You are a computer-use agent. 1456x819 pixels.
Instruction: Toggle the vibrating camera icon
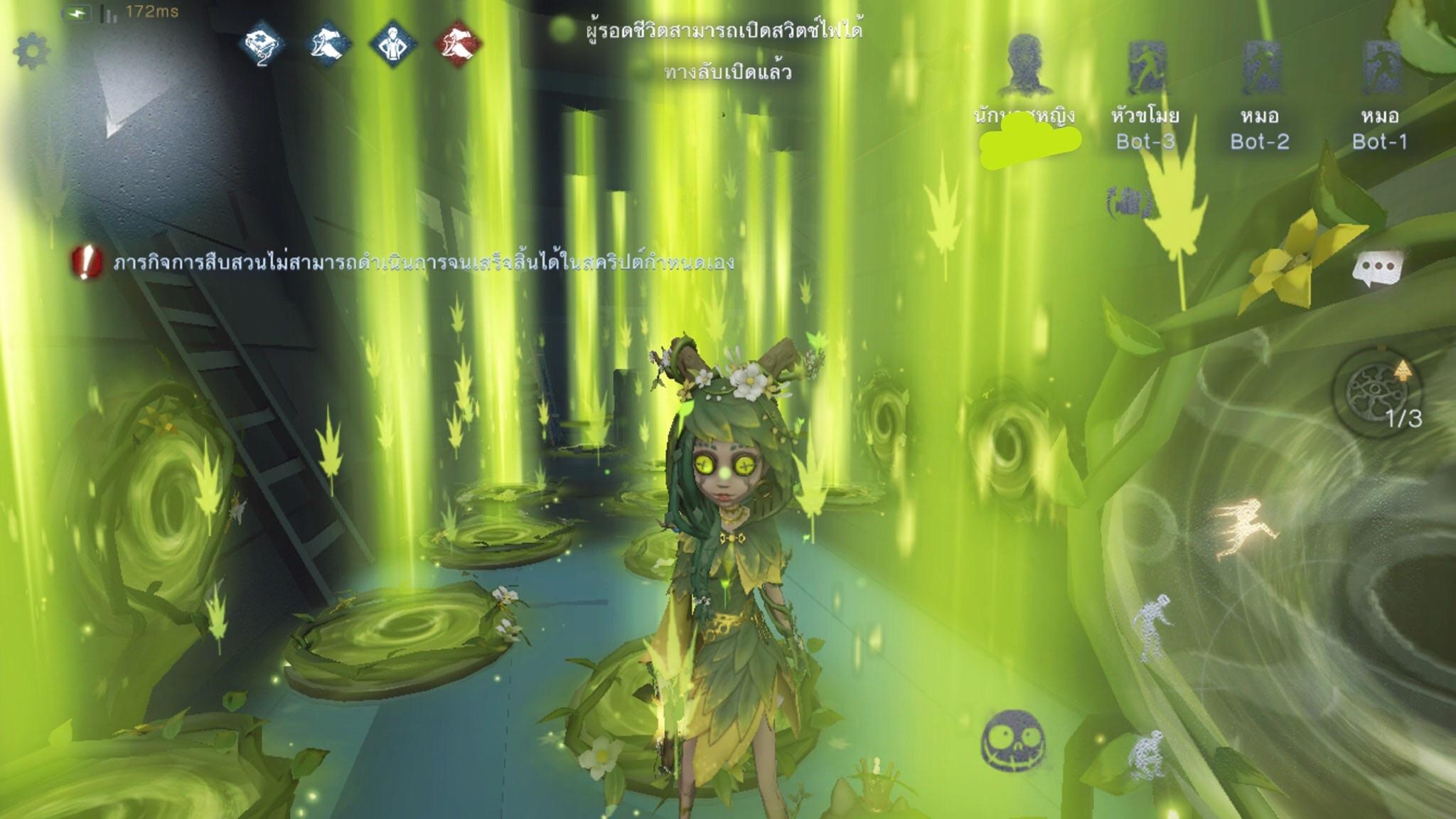click(1129, 203)
